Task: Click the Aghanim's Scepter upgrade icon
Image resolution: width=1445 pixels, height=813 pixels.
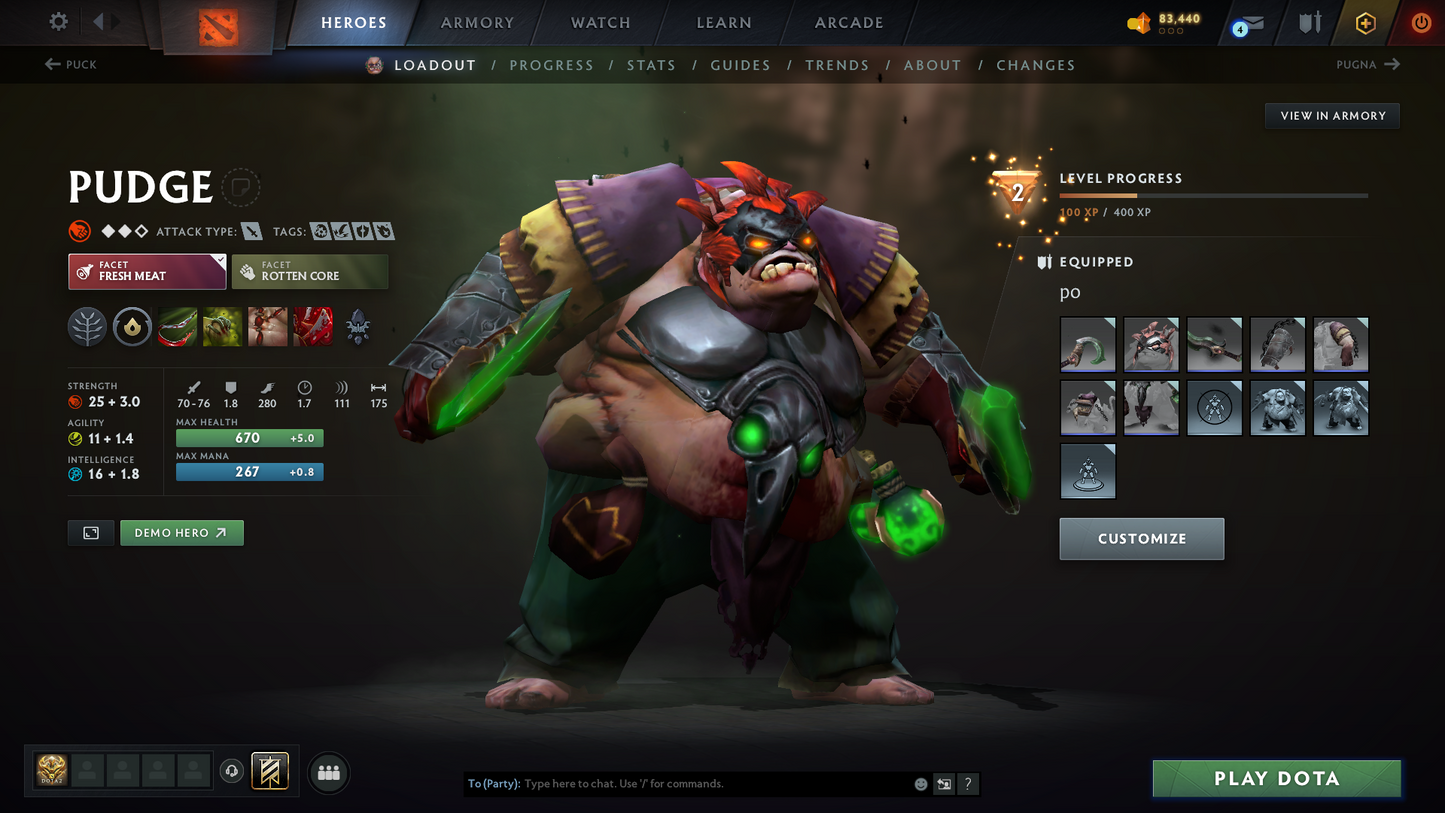Action: click(357, 326)
